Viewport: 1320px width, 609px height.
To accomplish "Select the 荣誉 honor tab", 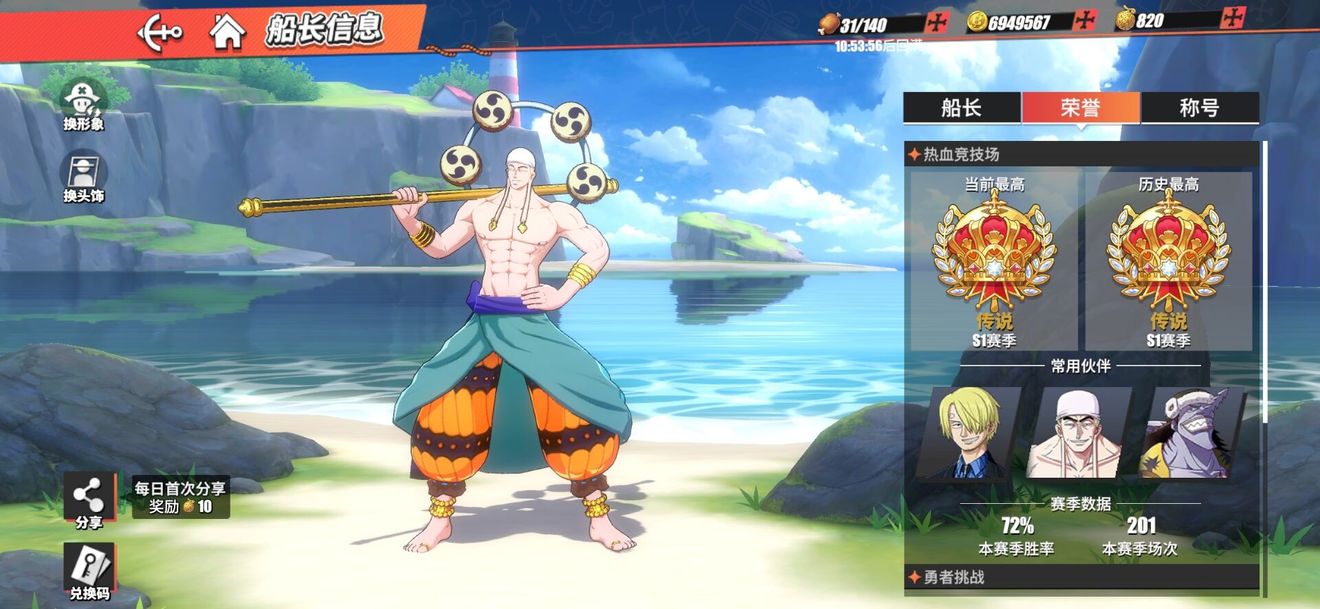I will tap(1080, 108).
